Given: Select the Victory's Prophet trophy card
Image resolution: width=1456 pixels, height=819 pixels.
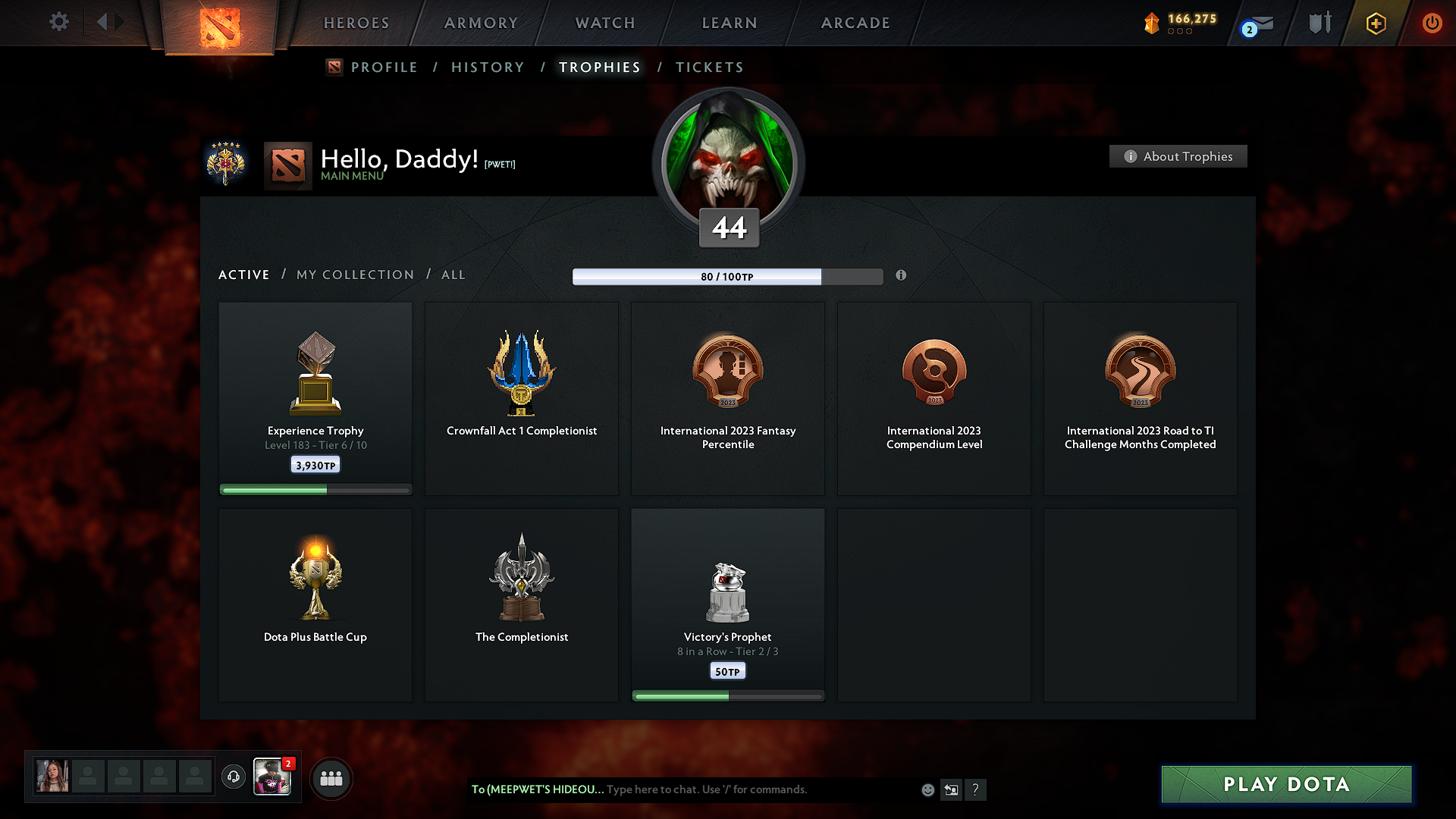Looking at the screenshot, I should [727, 604].
